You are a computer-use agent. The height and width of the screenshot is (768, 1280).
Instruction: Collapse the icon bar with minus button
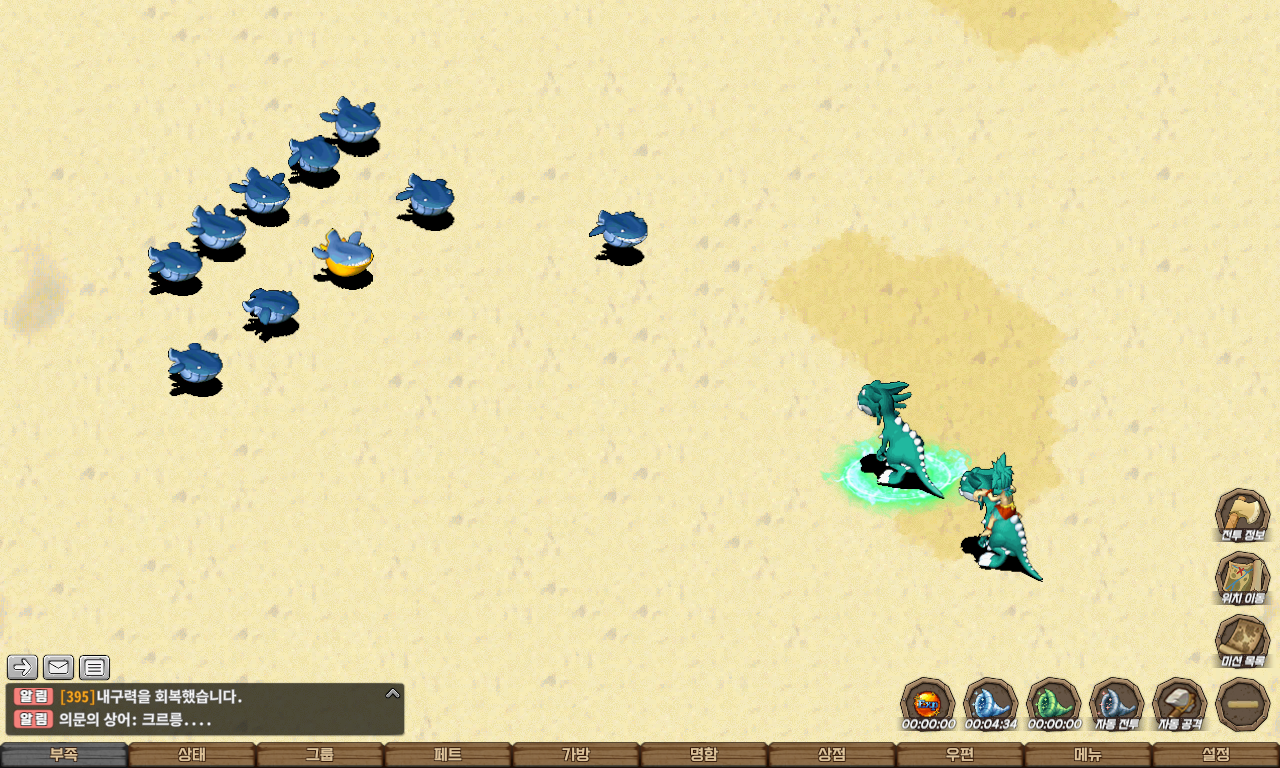click(1242, 704)
